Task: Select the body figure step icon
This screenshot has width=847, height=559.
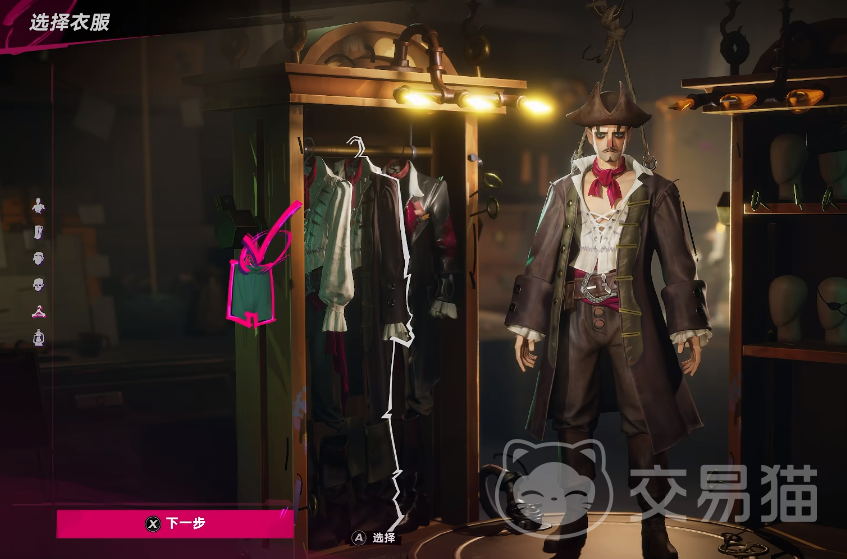Action: tap(38, 206)
